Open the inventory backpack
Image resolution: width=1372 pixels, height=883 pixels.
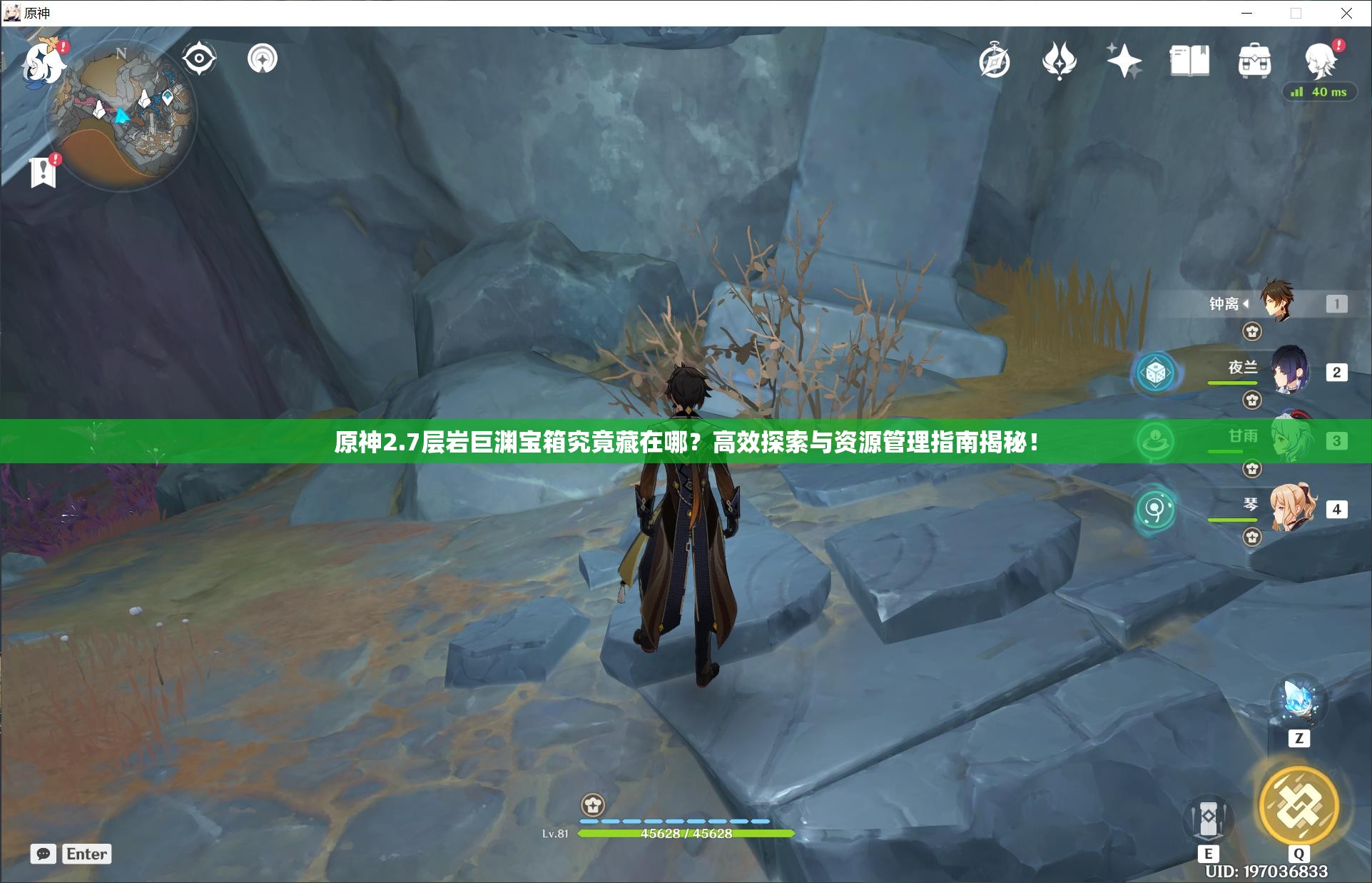click(x=1254, y=61)
